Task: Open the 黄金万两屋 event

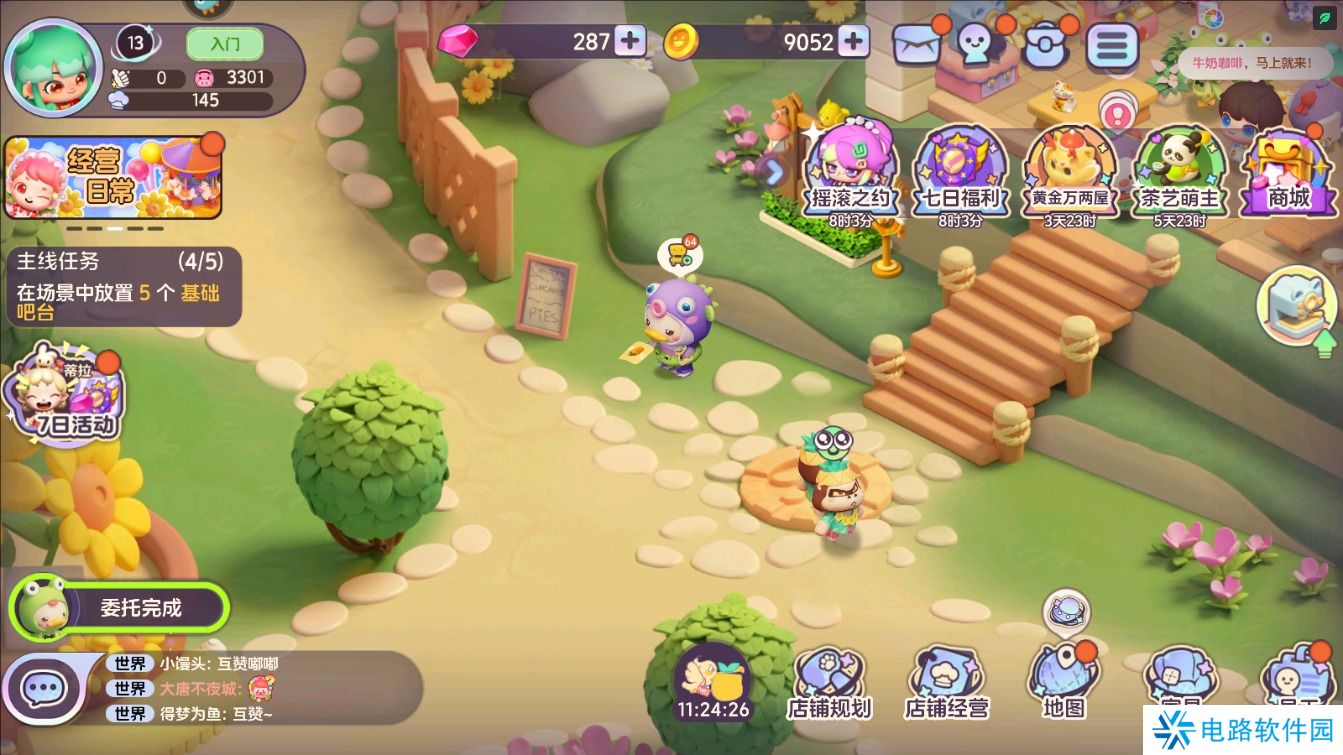Action: coord(1071,170)
